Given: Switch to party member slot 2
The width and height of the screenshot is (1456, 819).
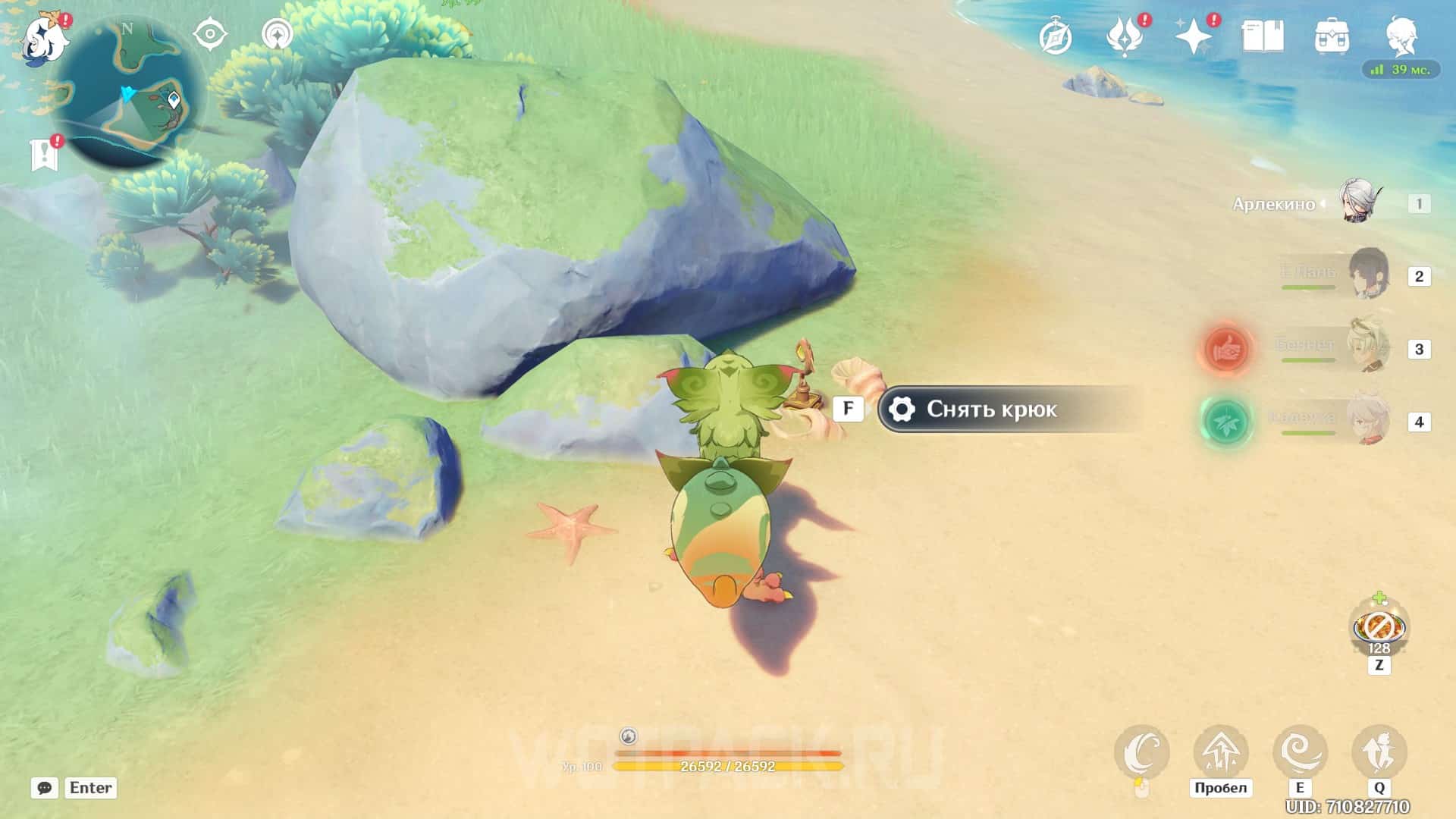Looking at the screenshot, I should click(1369, 275).
